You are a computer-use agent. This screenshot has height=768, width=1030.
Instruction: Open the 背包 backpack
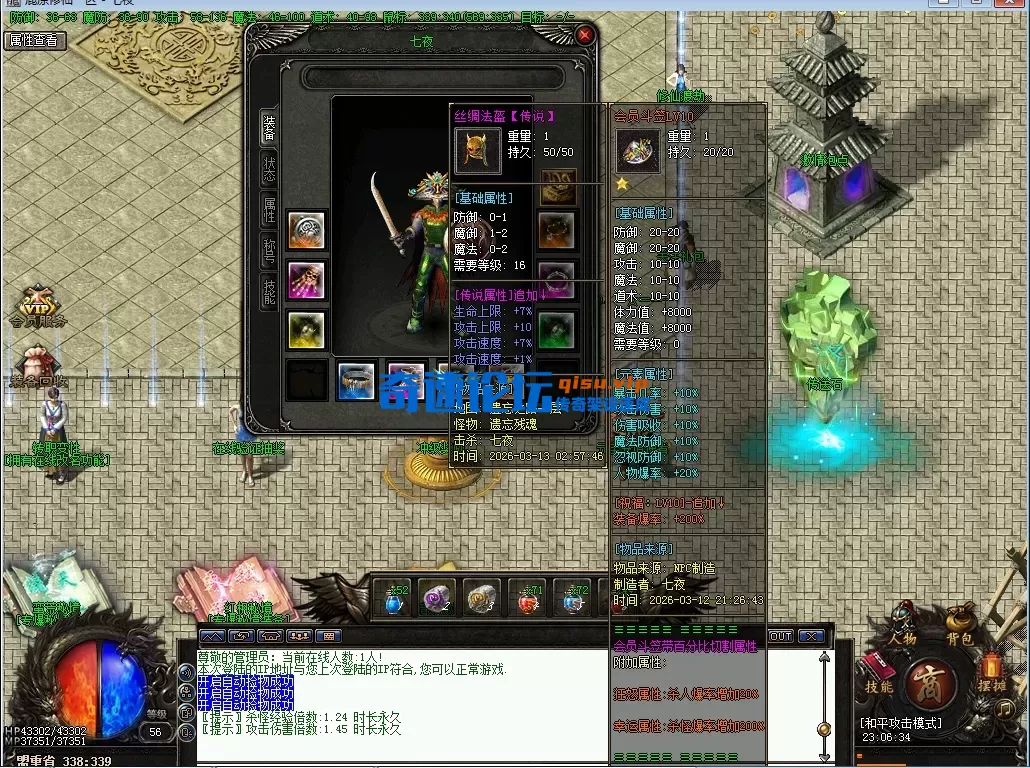click(959, 624)
